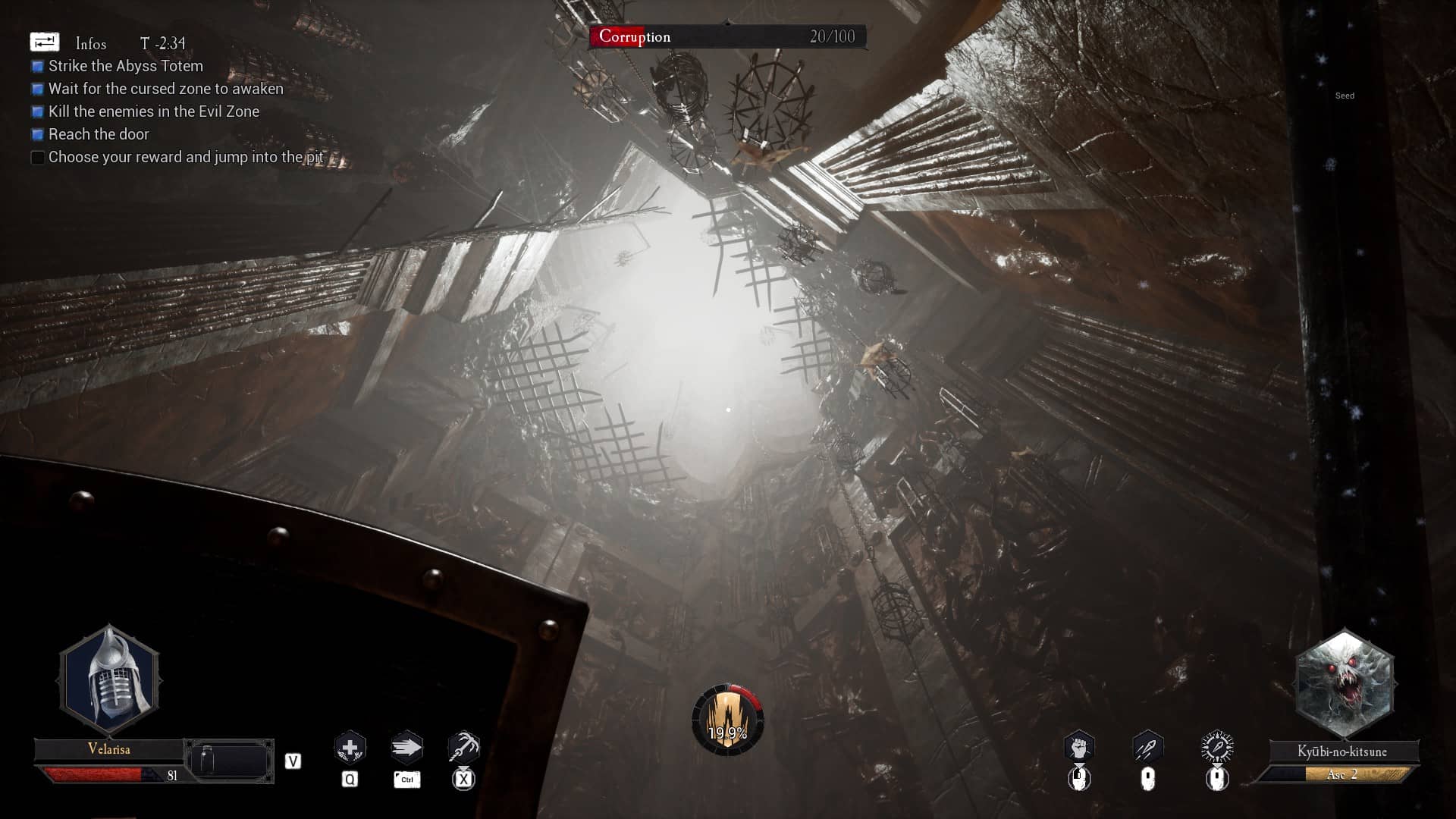
Task: Select the Strike the Abyss Totem objective
Action: 125,66
